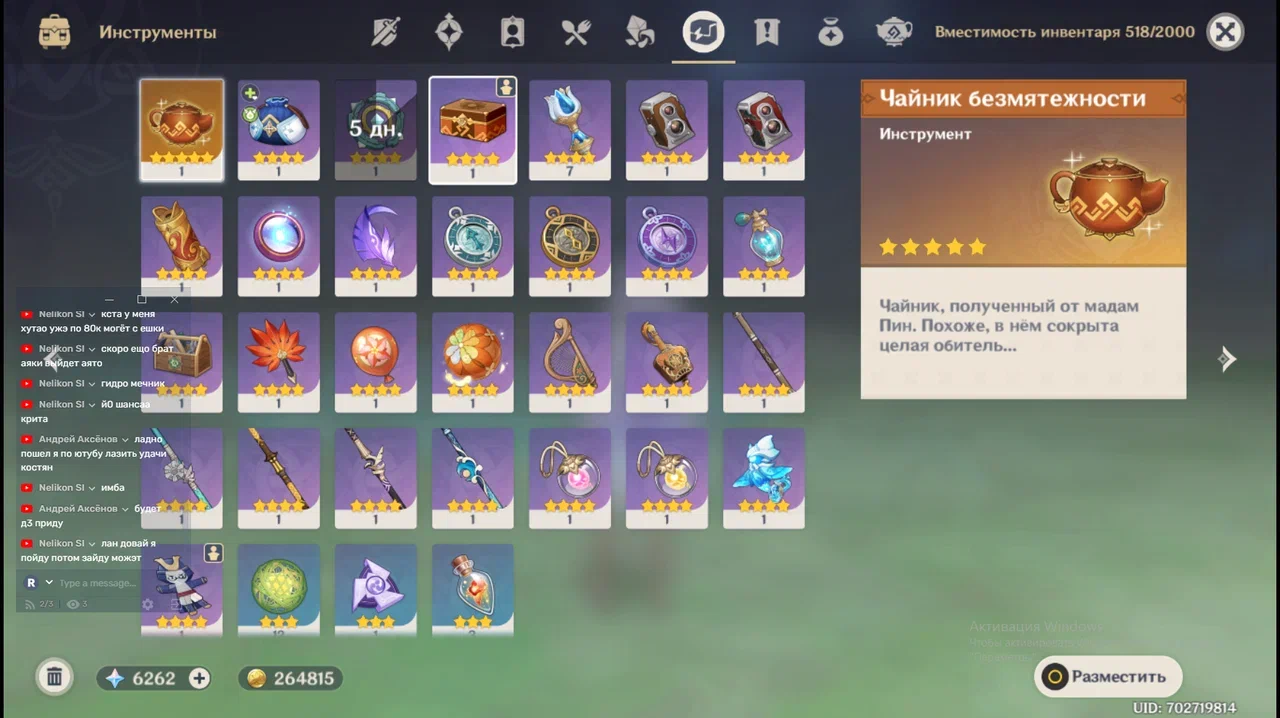Open the furnishings teapot tab

(x=894, y=32)
